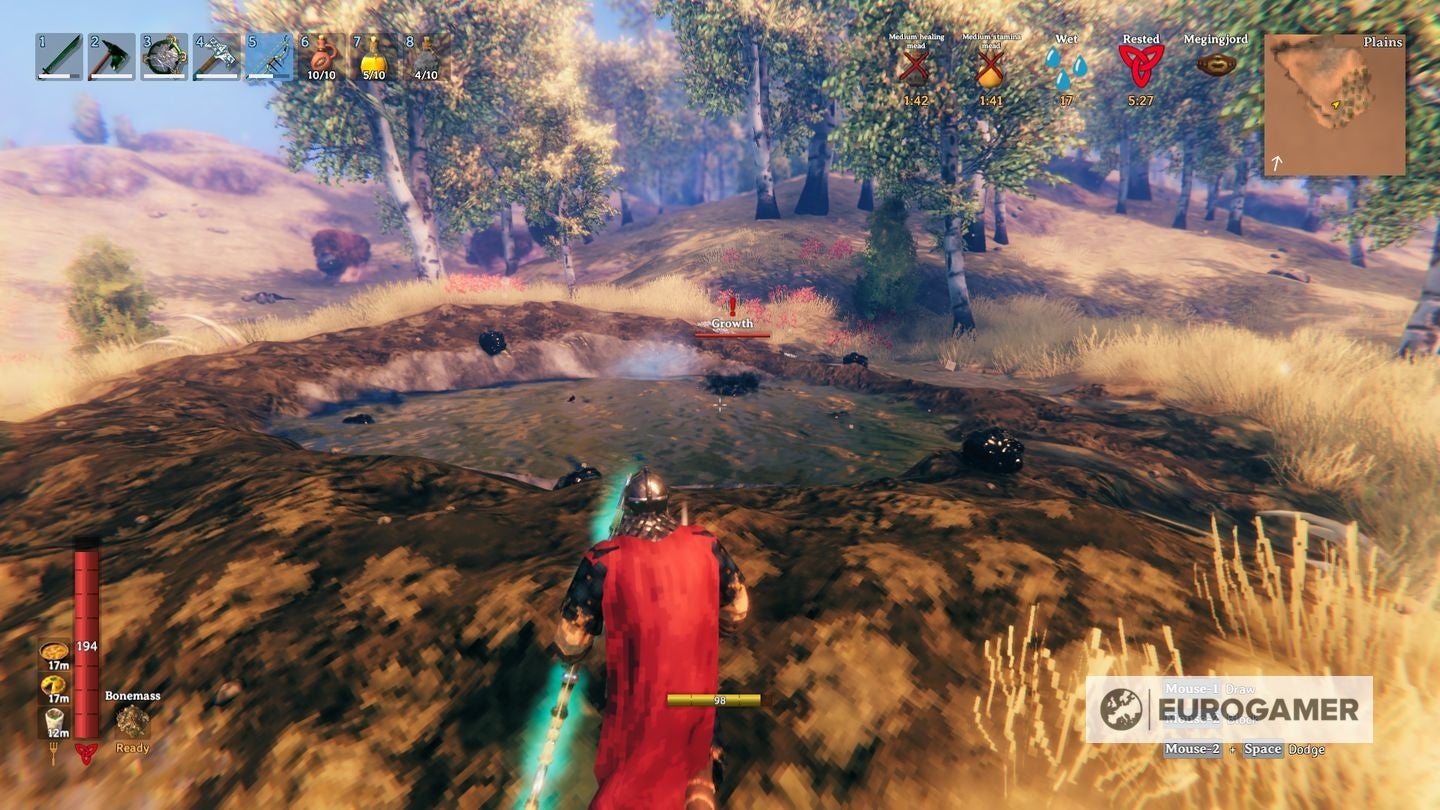Select the mead in hotbar slot 8

click(x=424, y=58)
